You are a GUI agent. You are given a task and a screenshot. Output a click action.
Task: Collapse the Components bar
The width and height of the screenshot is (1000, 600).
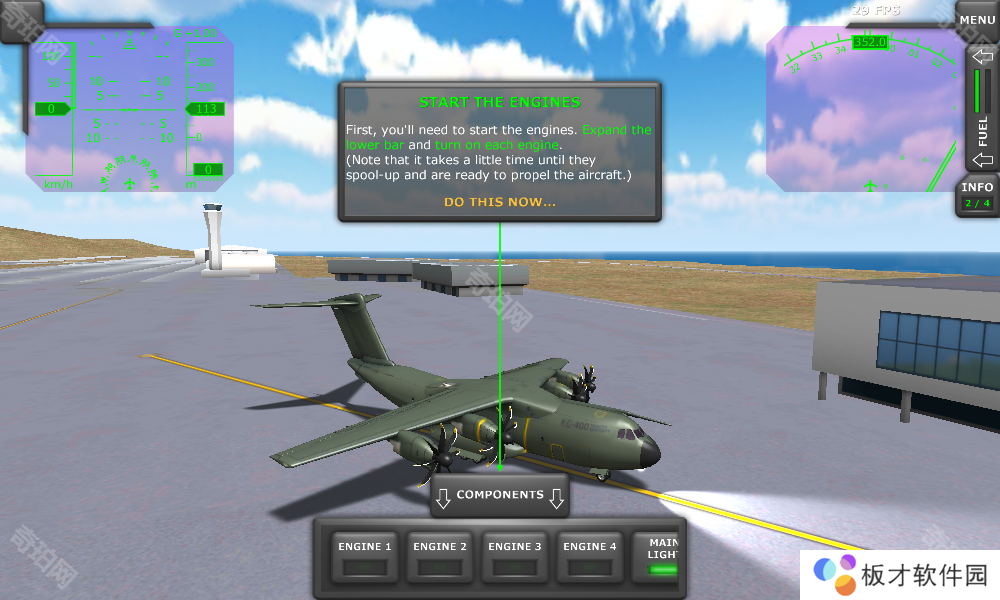coord(500,495)
